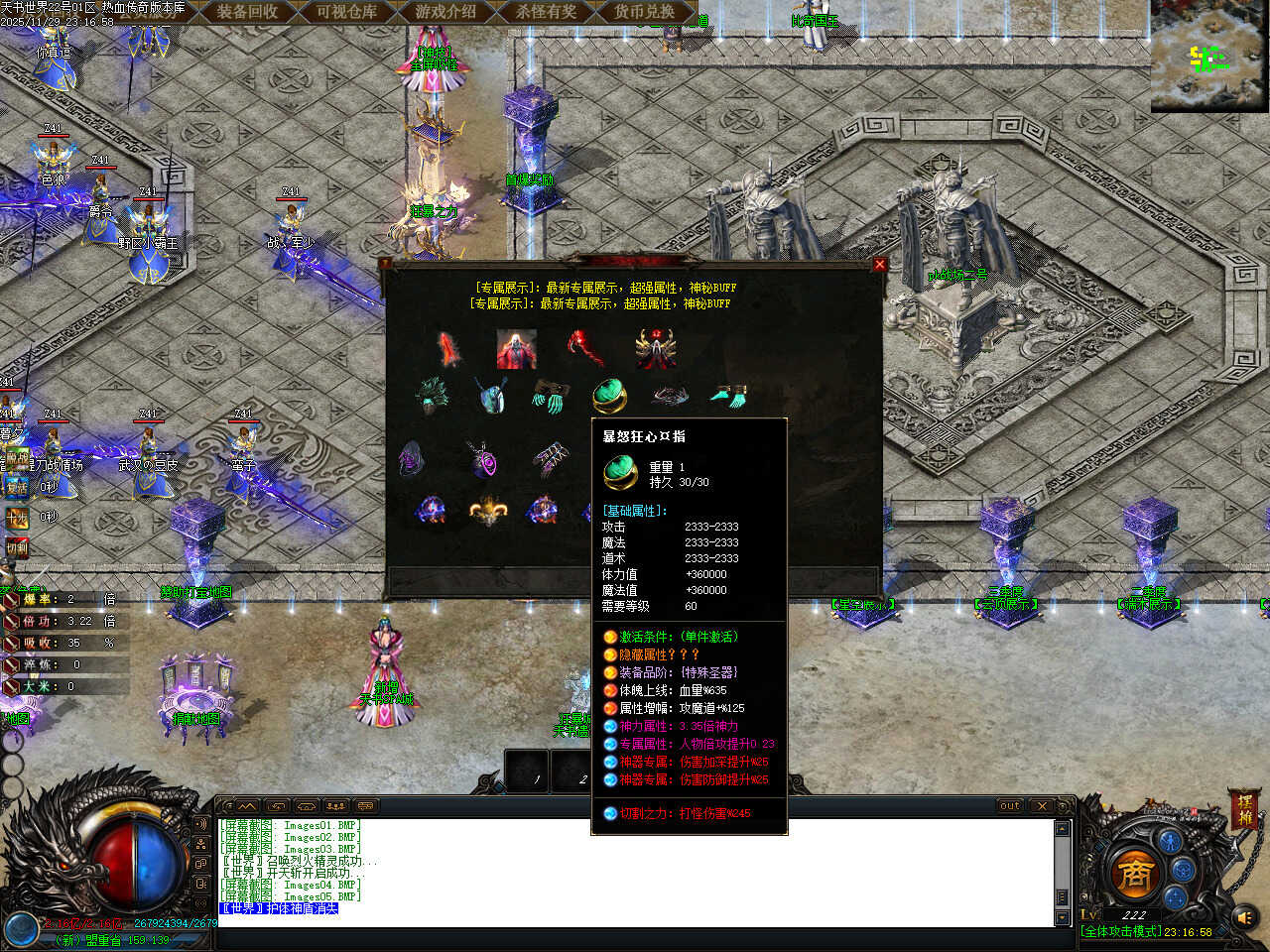Click the 商 shop button
The height and width of the screenshot is (952, 1270).
click(x=1133, y=874)
